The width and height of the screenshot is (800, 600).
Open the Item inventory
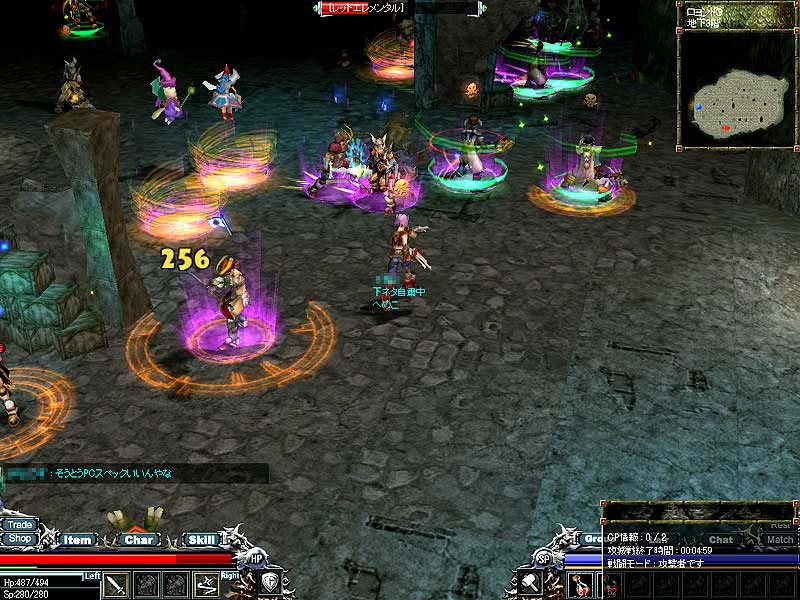[77, 540]
